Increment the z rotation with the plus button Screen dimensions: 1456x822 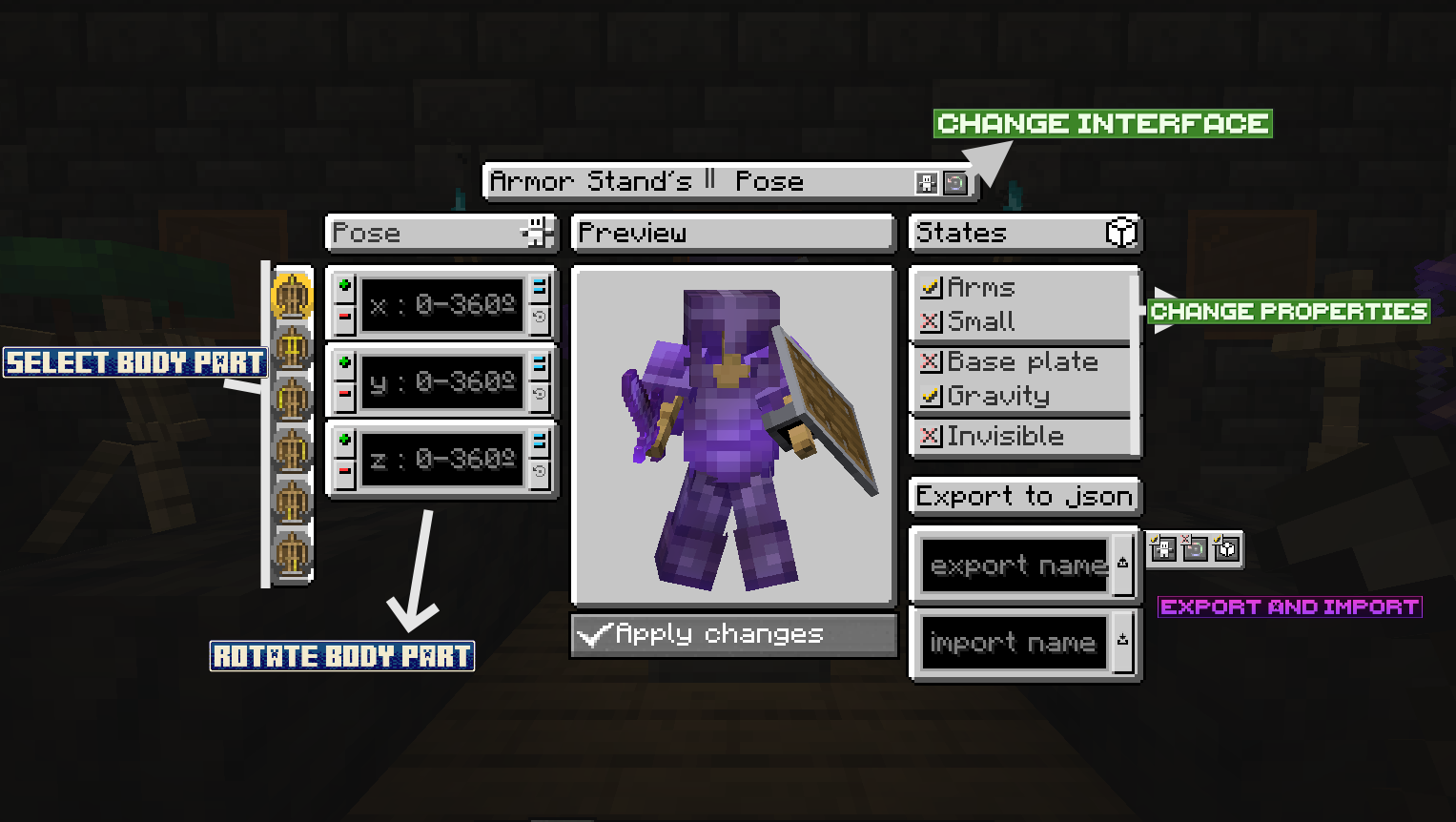point(344,438)
